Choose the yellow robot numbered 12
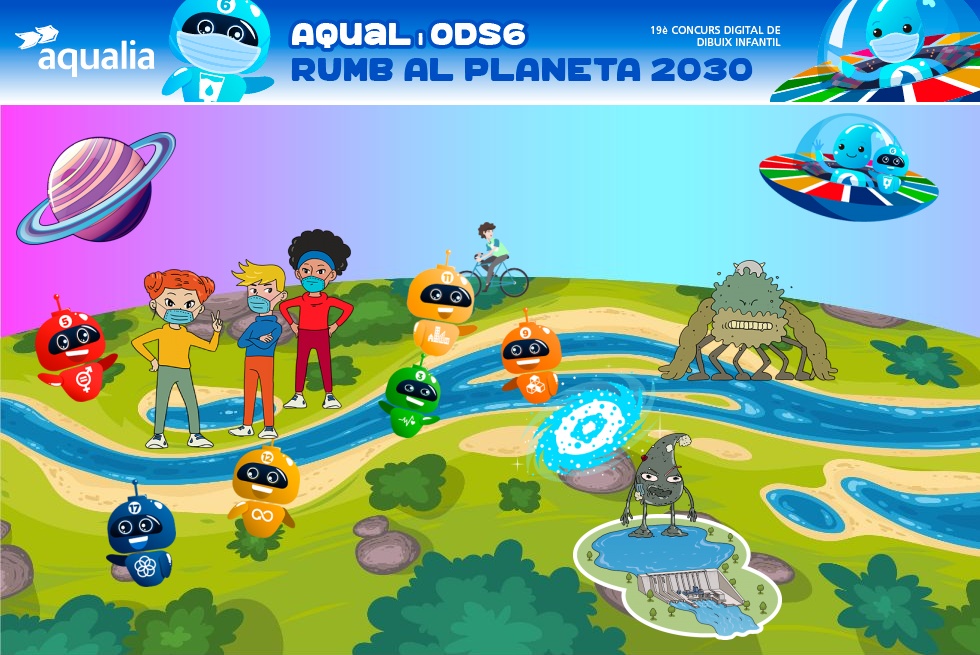980x655 pixels. pos(265,487)
